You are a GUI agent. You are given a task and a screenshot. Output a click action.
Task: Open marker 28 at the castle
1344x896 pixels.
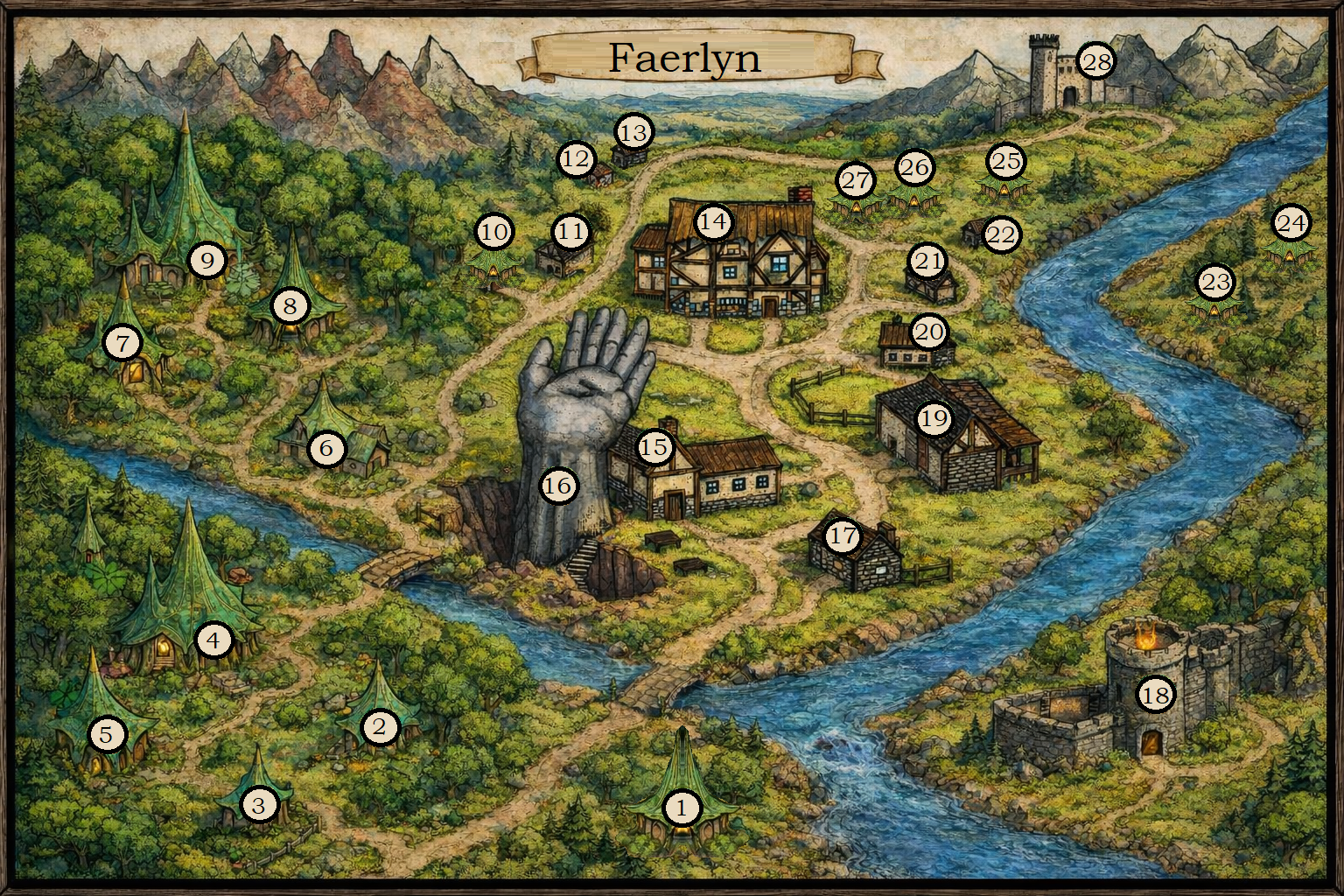1096,61
